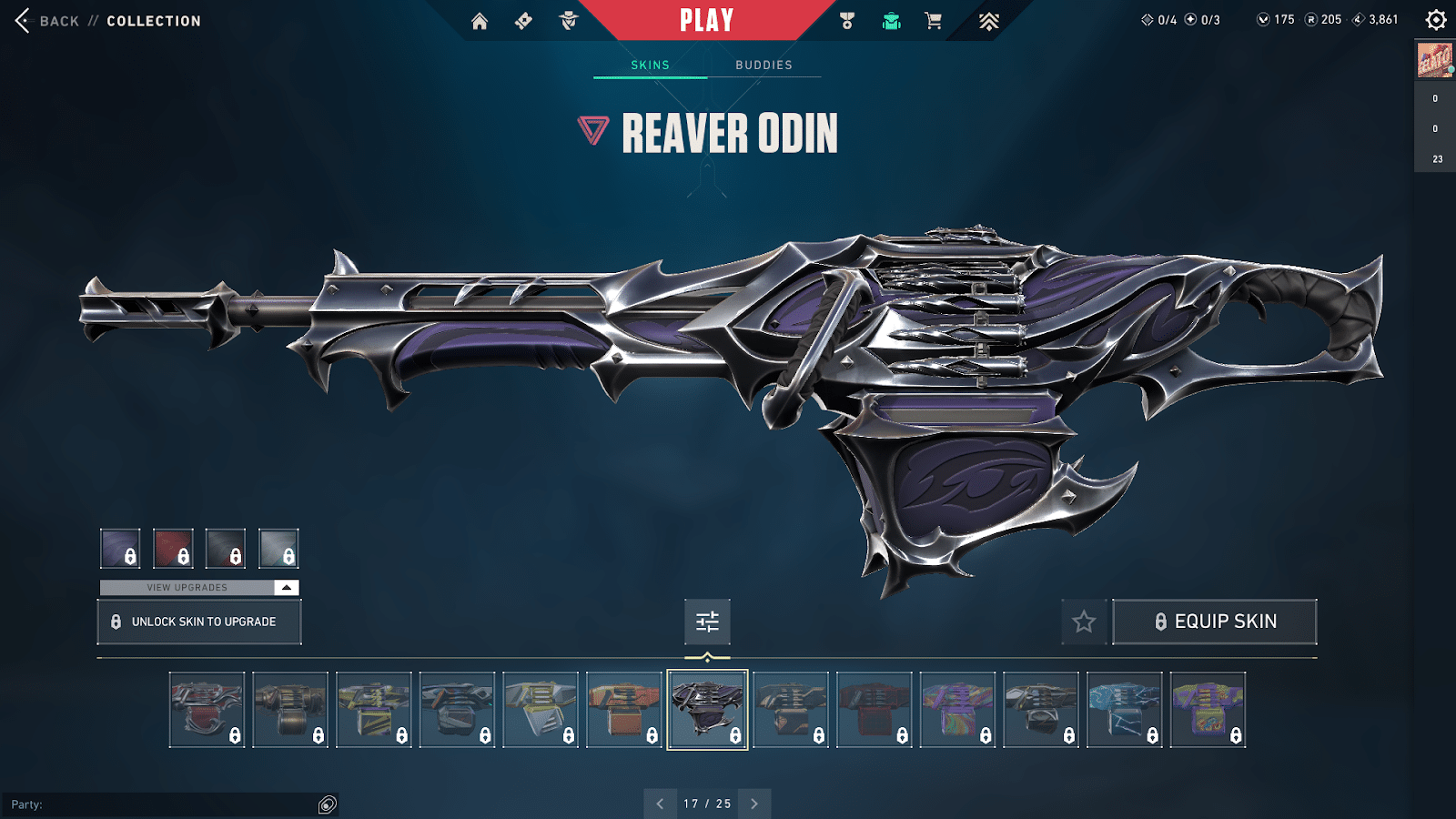The width and height of the screenshot is (1456, 819).
Task: Open the Agents character icon
Action: [566, 20]
